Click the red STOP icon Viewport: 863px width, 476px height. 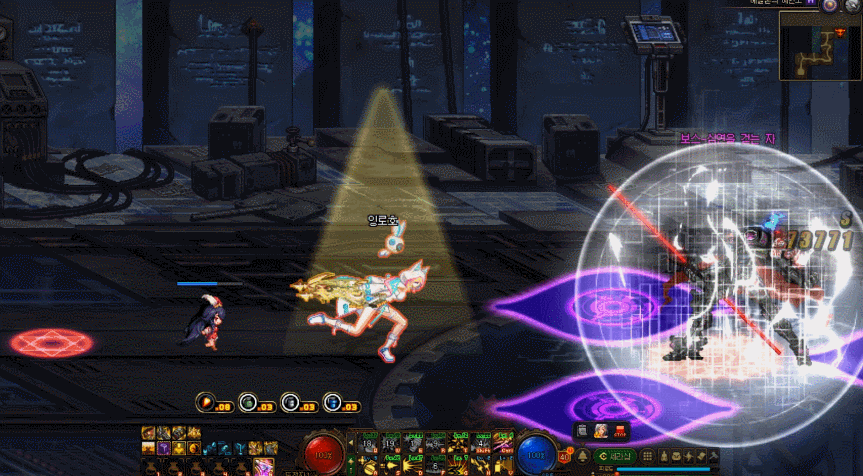point(620,431)
